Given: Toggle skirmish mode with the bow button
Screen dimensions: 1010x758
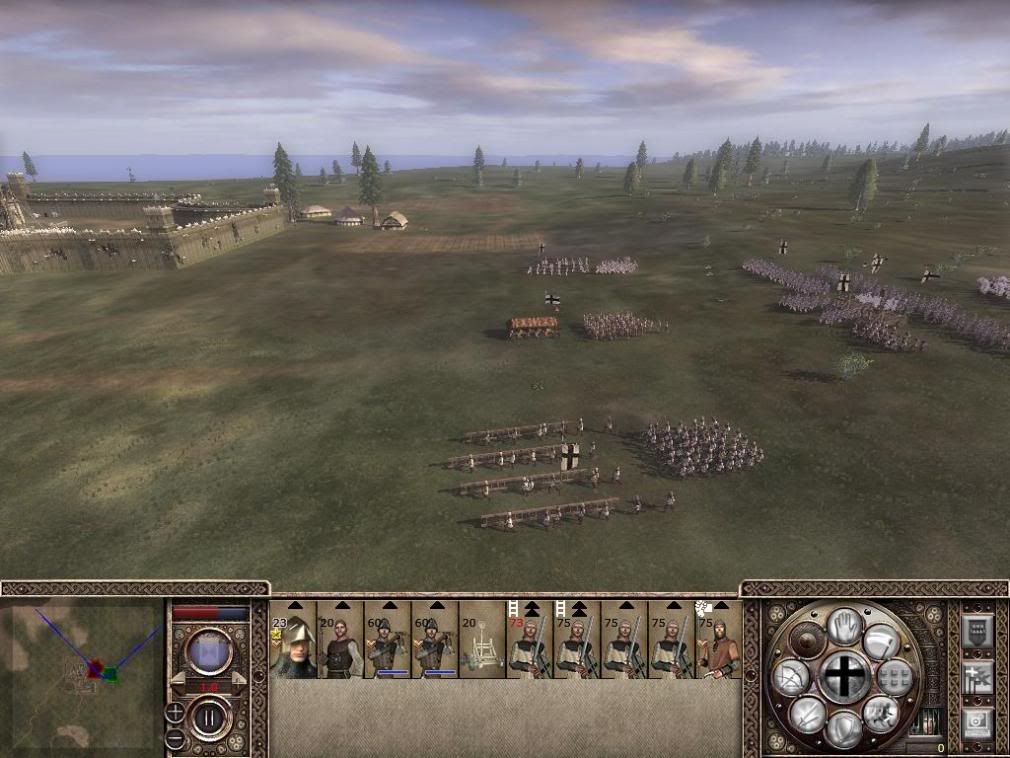Looking at the screenshot, I should pyautogui.click(x=789, y=678).
